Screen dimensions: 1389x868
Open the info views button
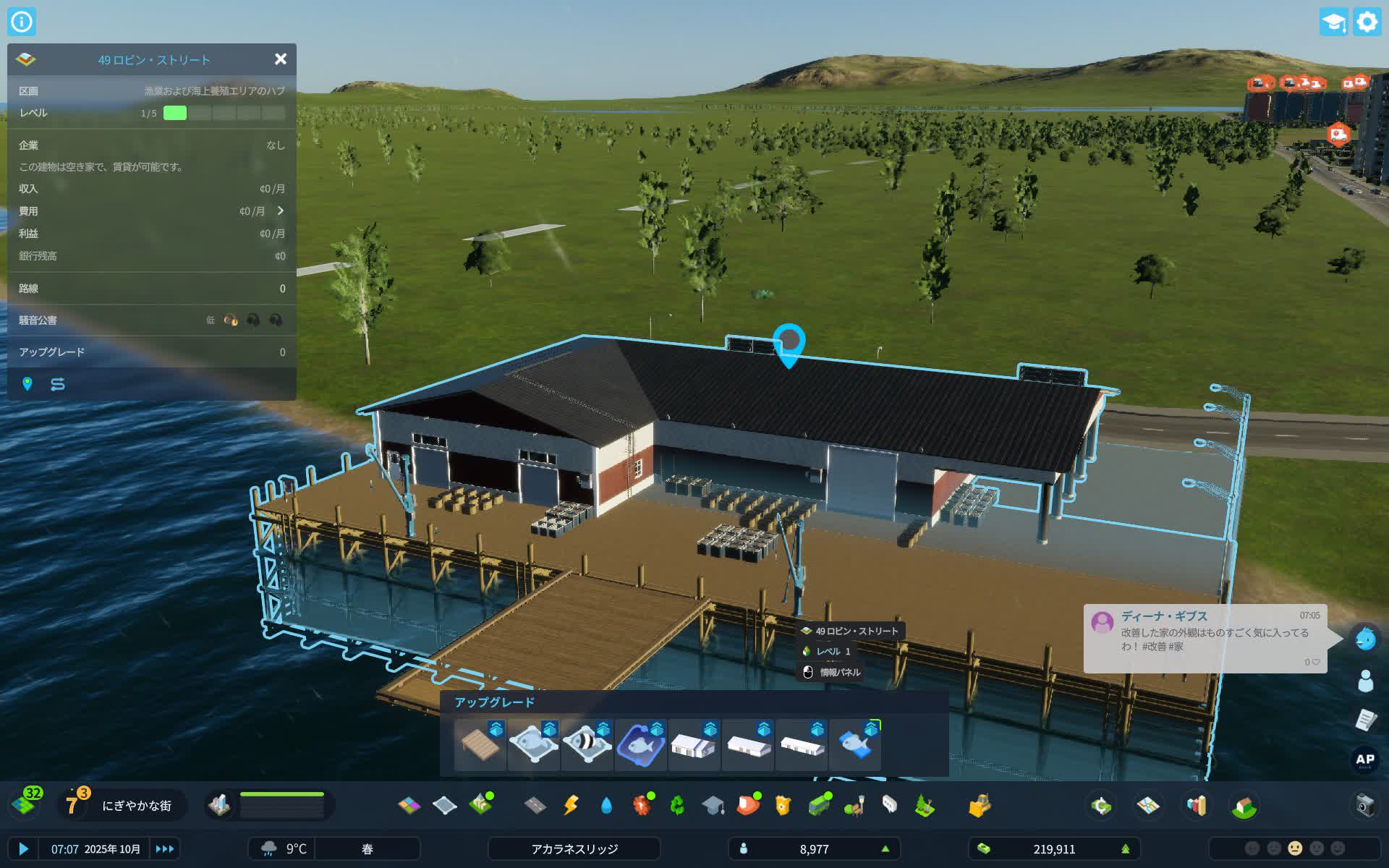pyautogui.click(x=22, y=22)
